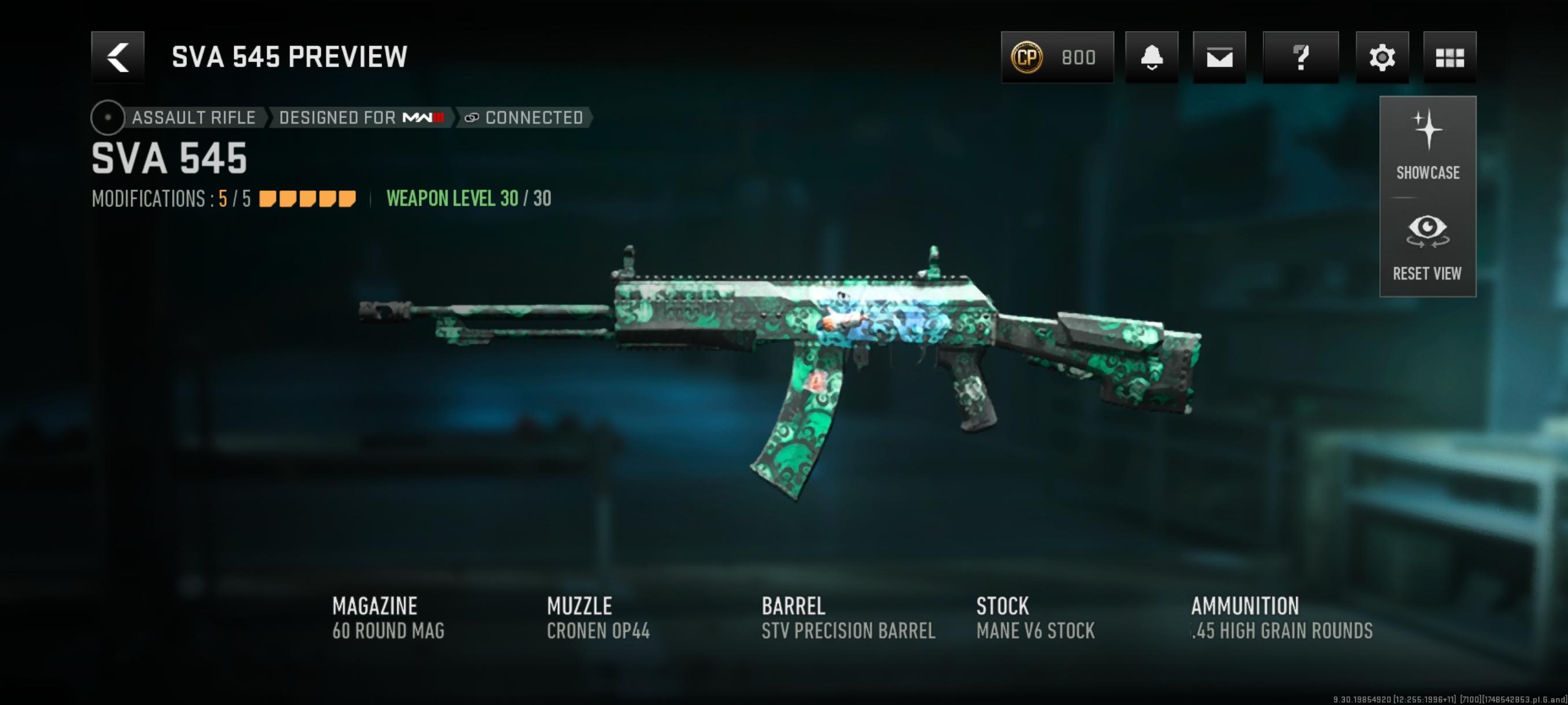Select the Ammunition High Grain Rounds attachment

1281,618
